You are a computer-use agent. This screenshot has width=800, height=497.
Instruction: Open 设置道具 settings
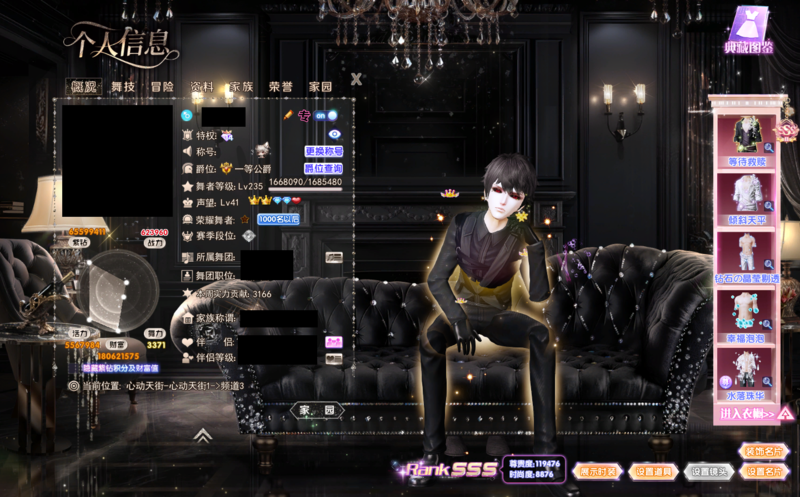tap(655, 471)
